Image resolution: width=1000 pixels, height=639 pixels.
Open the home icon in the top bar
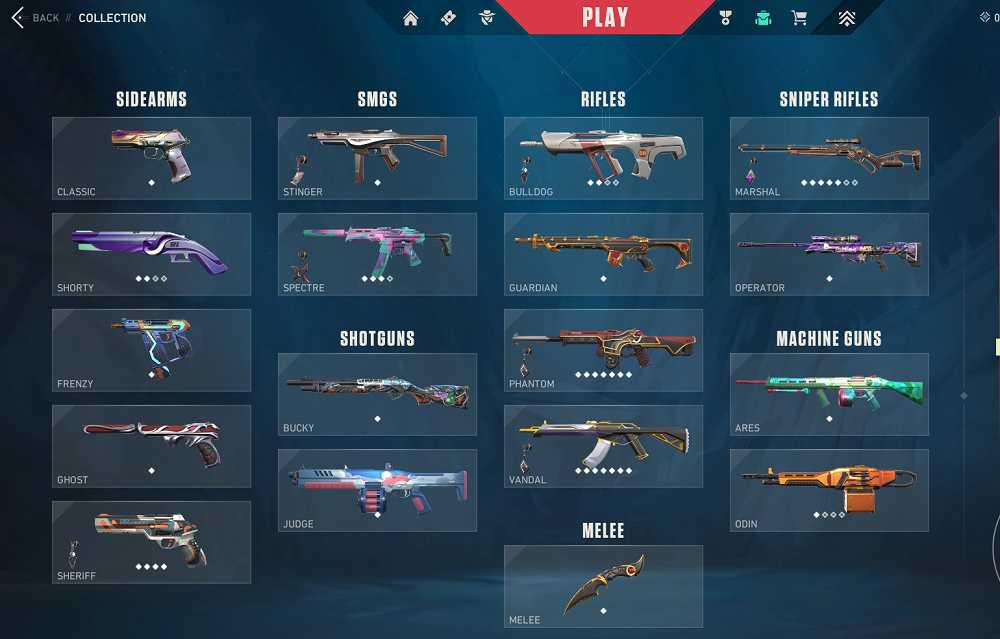pos(410,18)
